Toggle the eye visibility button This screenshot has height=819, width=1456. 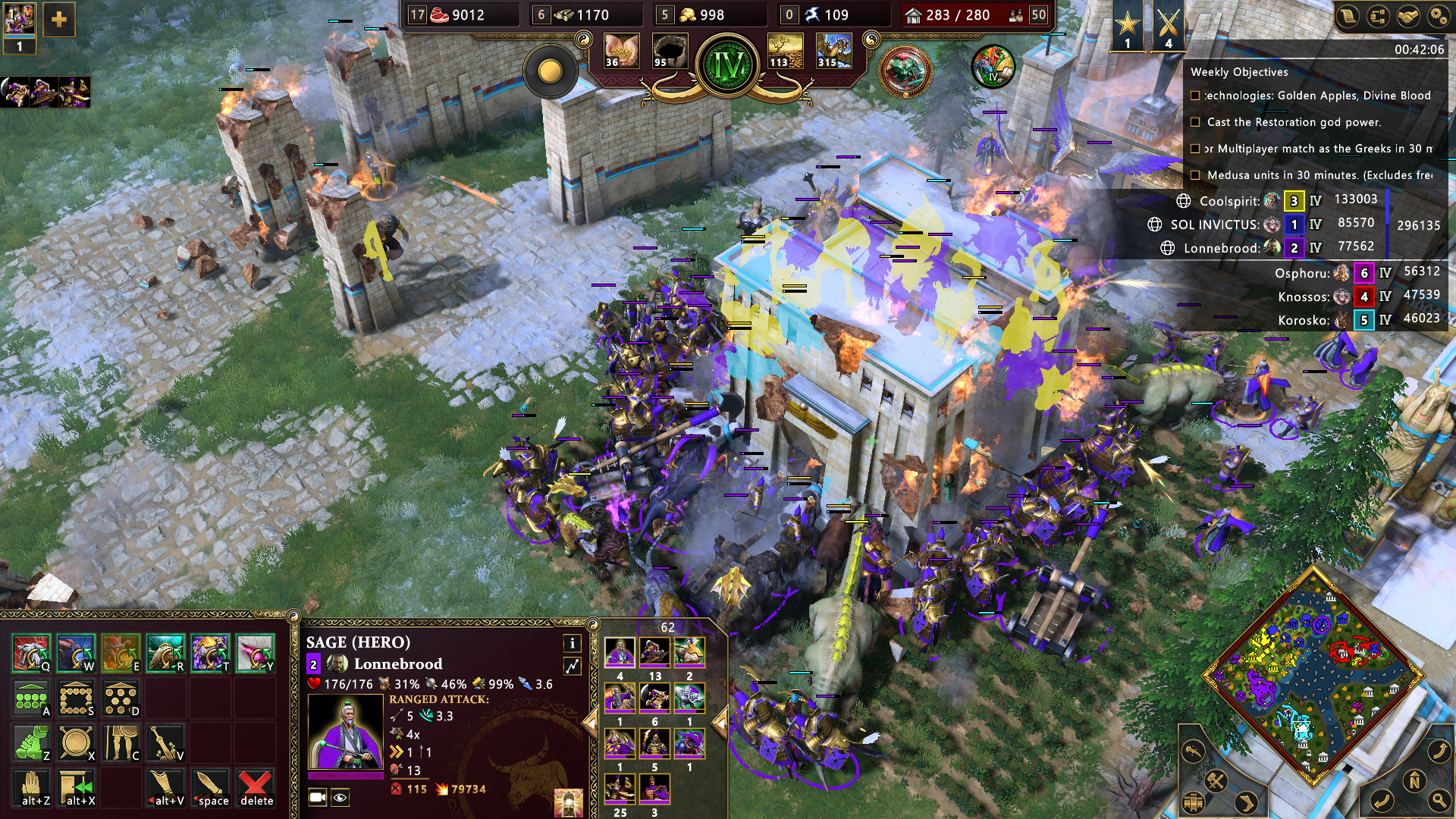pyautogui.click(x=340, y=797)
